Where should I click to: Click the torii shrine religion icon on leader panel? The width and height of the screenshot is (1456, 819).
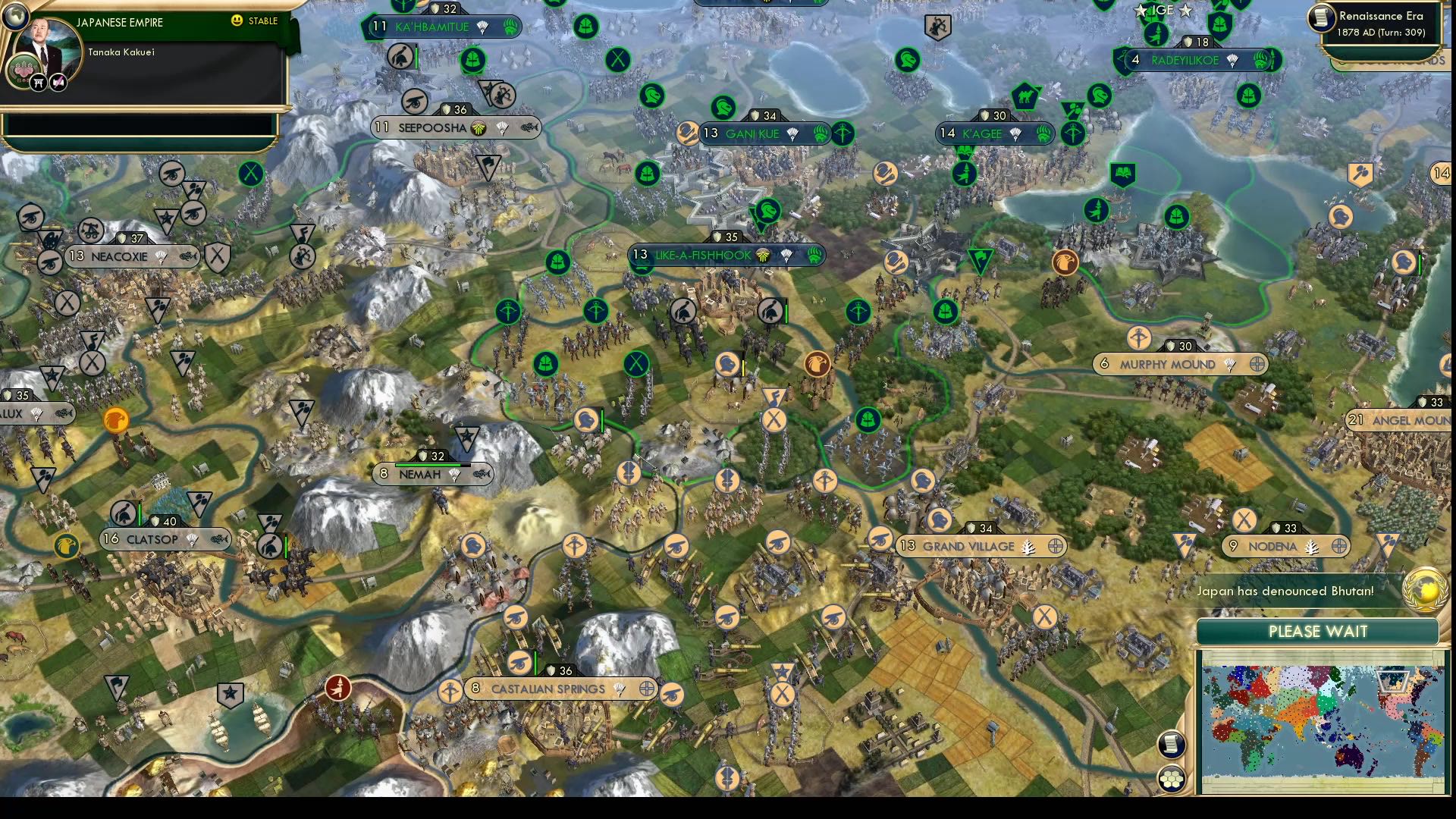[x=38, y=82]
